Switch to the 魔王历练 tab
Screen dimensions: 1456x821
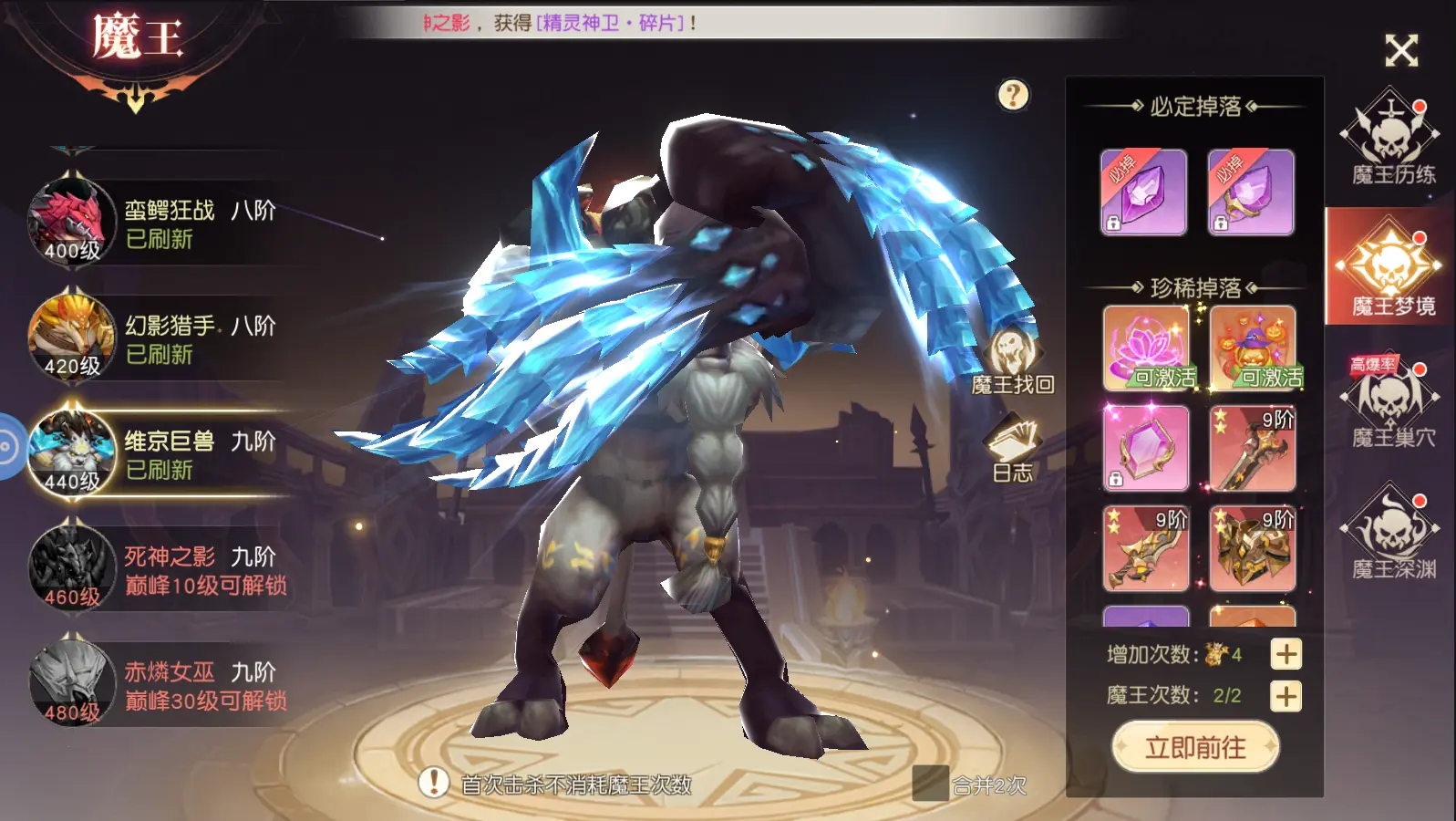(1391, 139)
